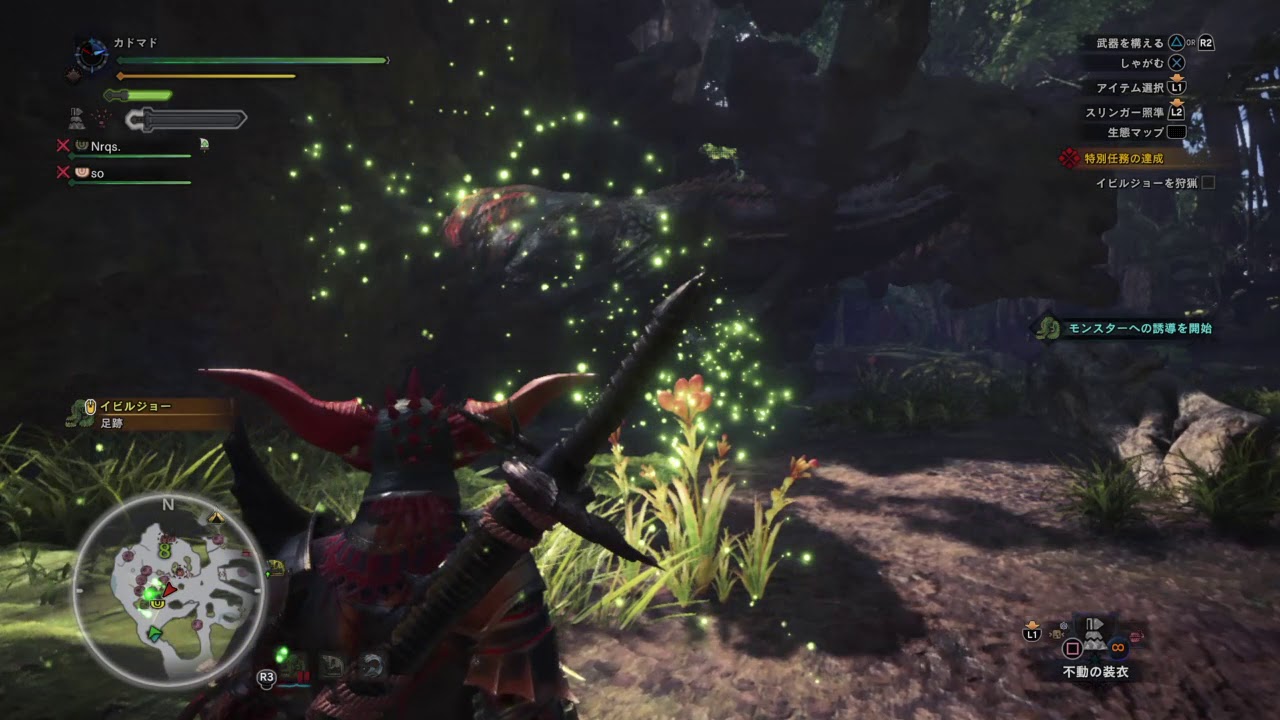Click the quest clock icon
Screen dimensions: 1280x720
(x=92, y=54)
